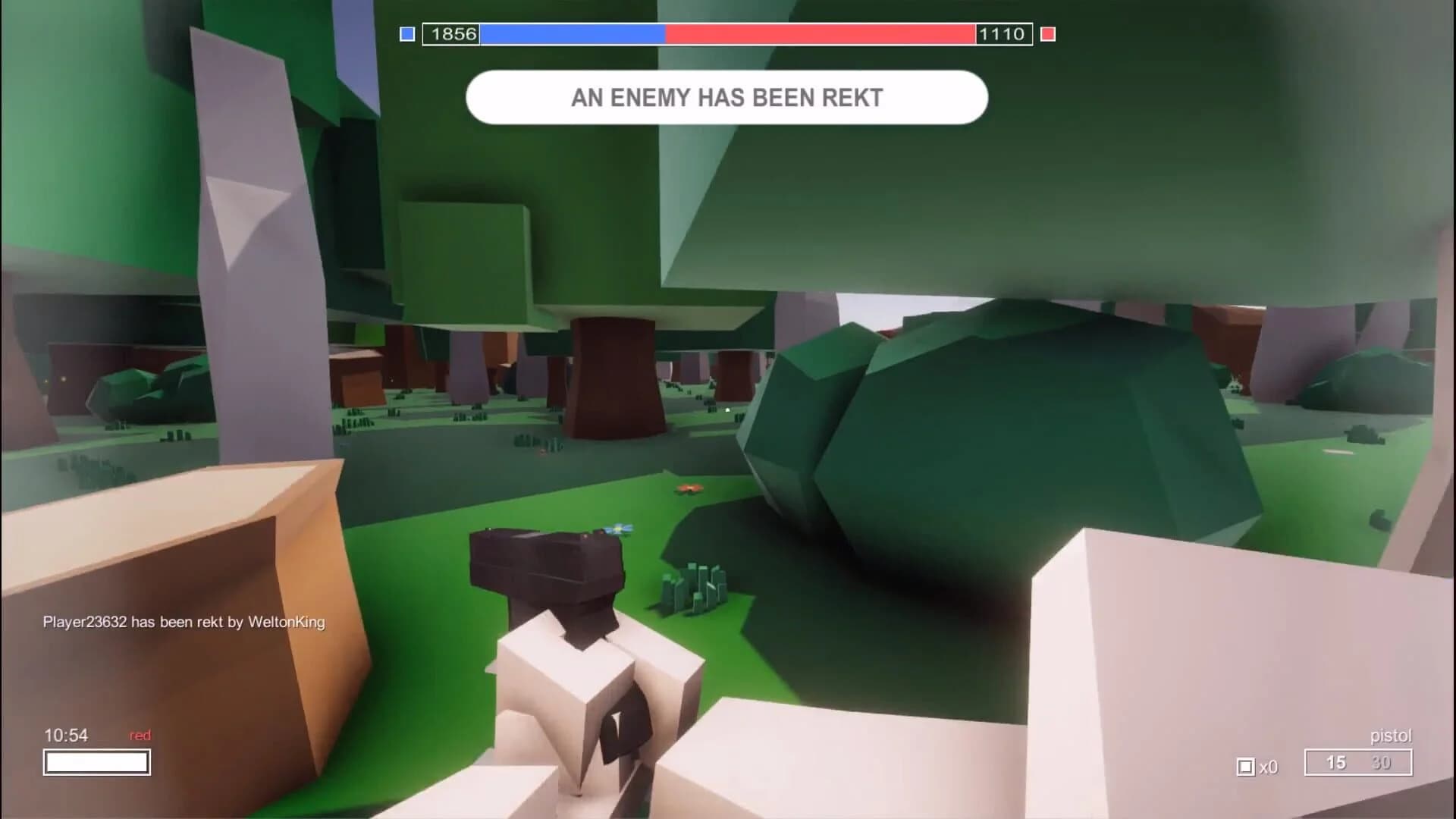Click the pistol ammo counter box

(1357, 764)
